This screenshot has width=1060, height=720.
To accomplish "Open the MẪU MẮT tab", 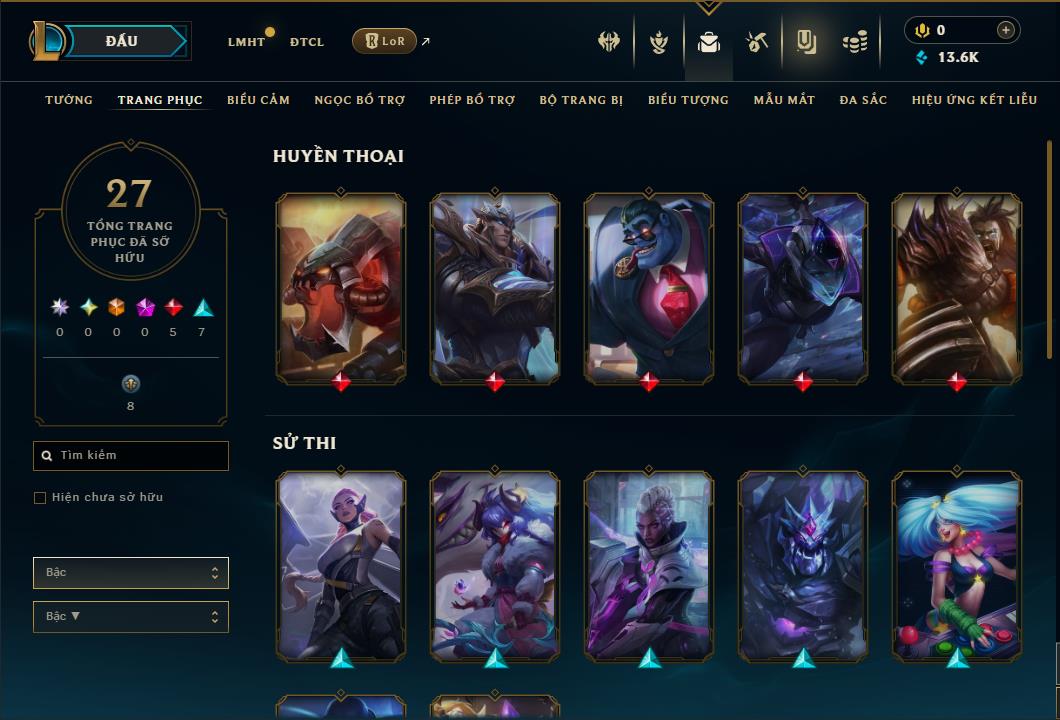I will pyautogui.click(x=784, y=100).
